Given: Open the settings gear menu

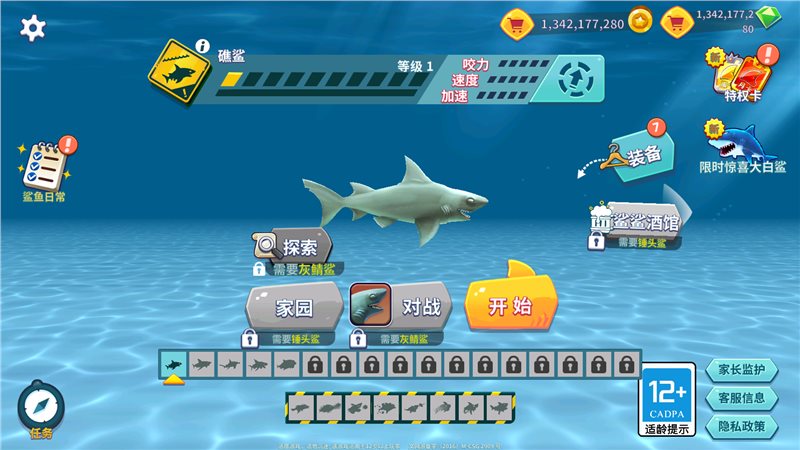Looking at the screenshot, I should click(33, 27).
